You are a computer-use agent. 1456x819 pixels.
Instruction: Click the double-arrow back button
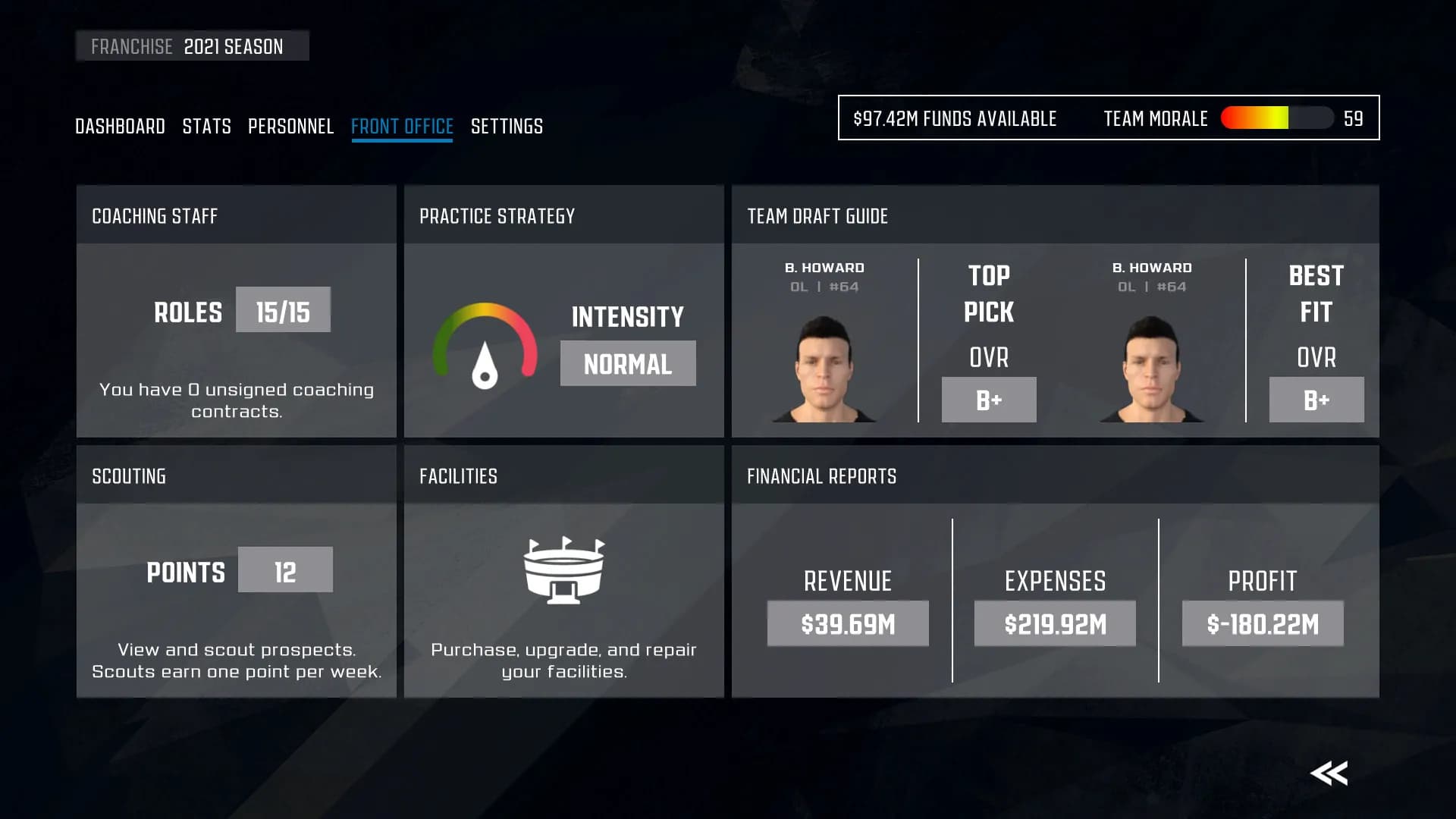[1329, 773]
